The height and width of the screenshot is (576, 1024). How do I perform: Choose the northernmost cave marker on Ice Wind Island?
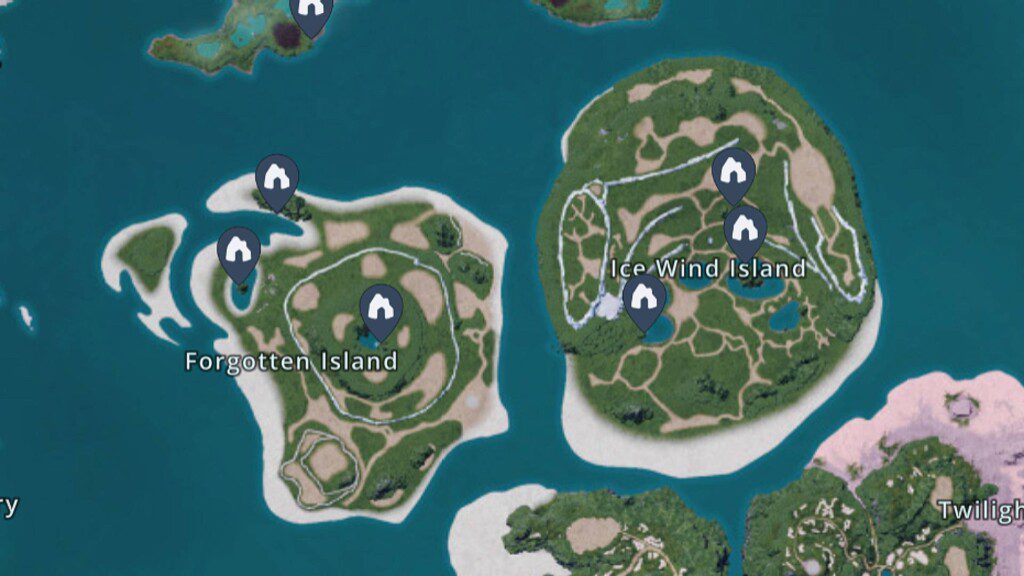coord(733,173)
